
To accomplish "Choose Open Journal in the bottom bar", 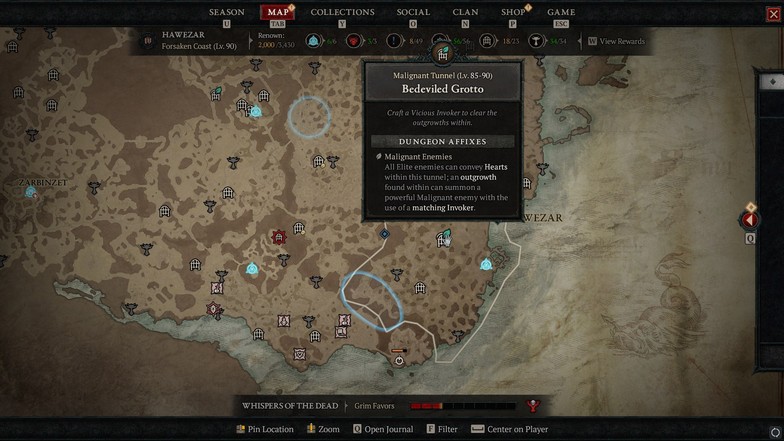I will (x=383, y=429).
